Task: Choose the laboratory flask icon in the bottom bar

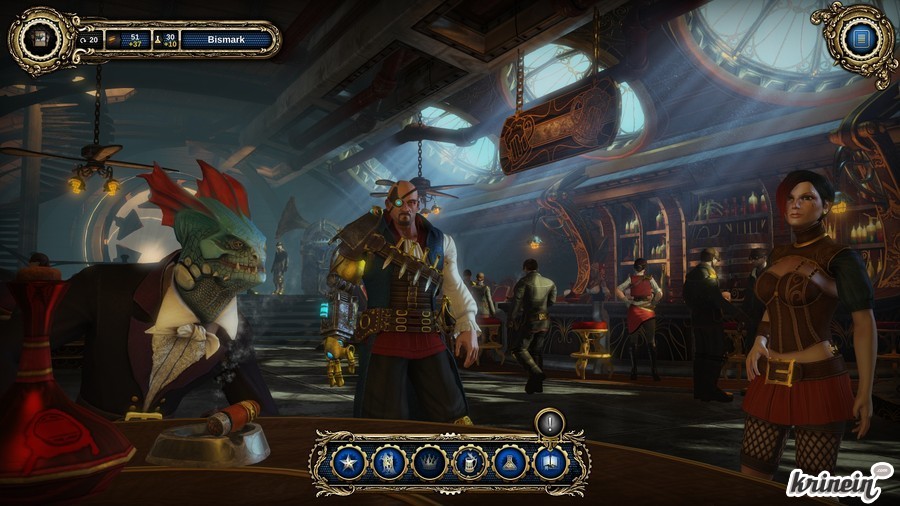Action: tap(510, 462)
